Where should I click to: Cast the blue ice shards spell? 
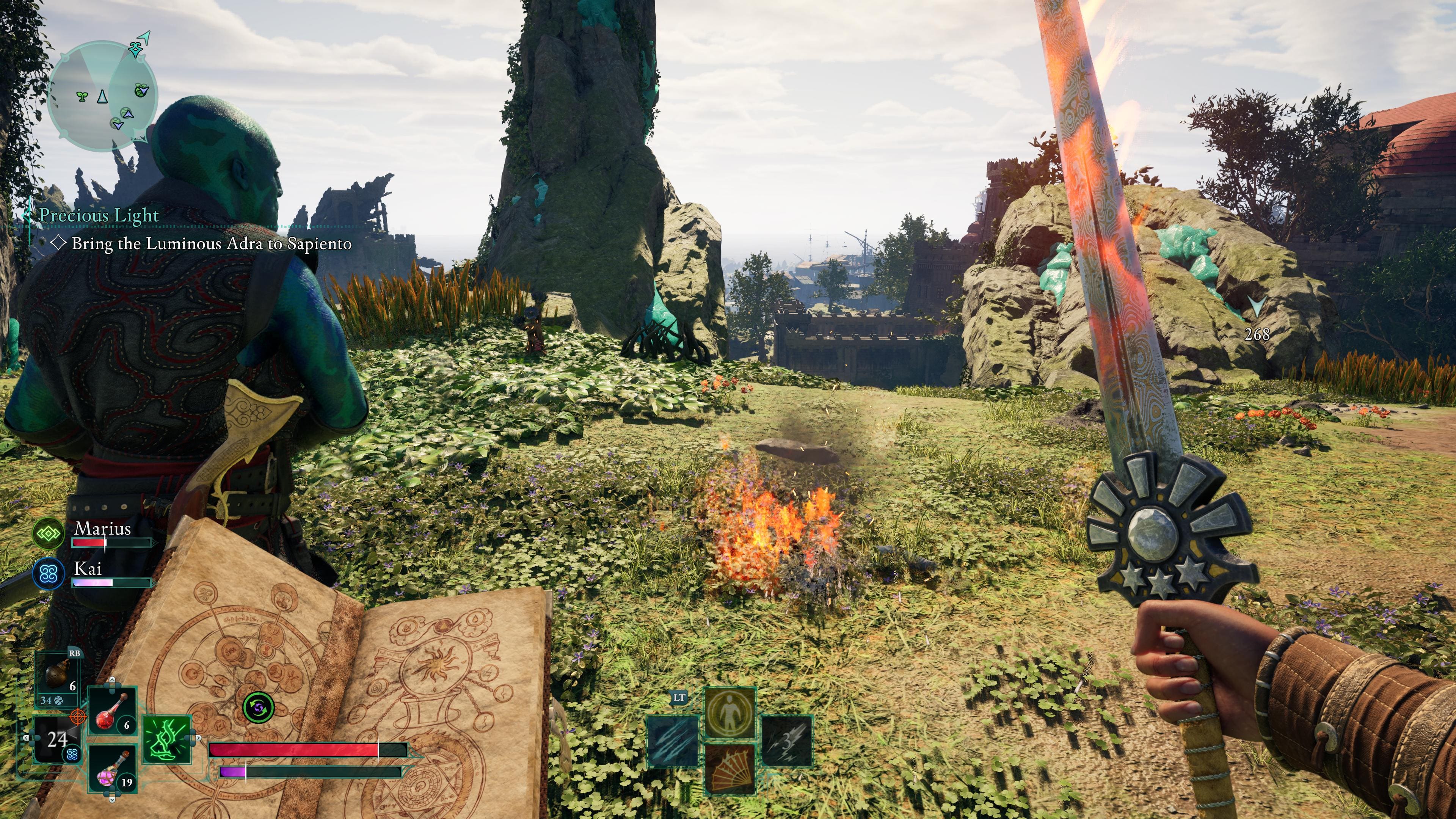point(673,741)
